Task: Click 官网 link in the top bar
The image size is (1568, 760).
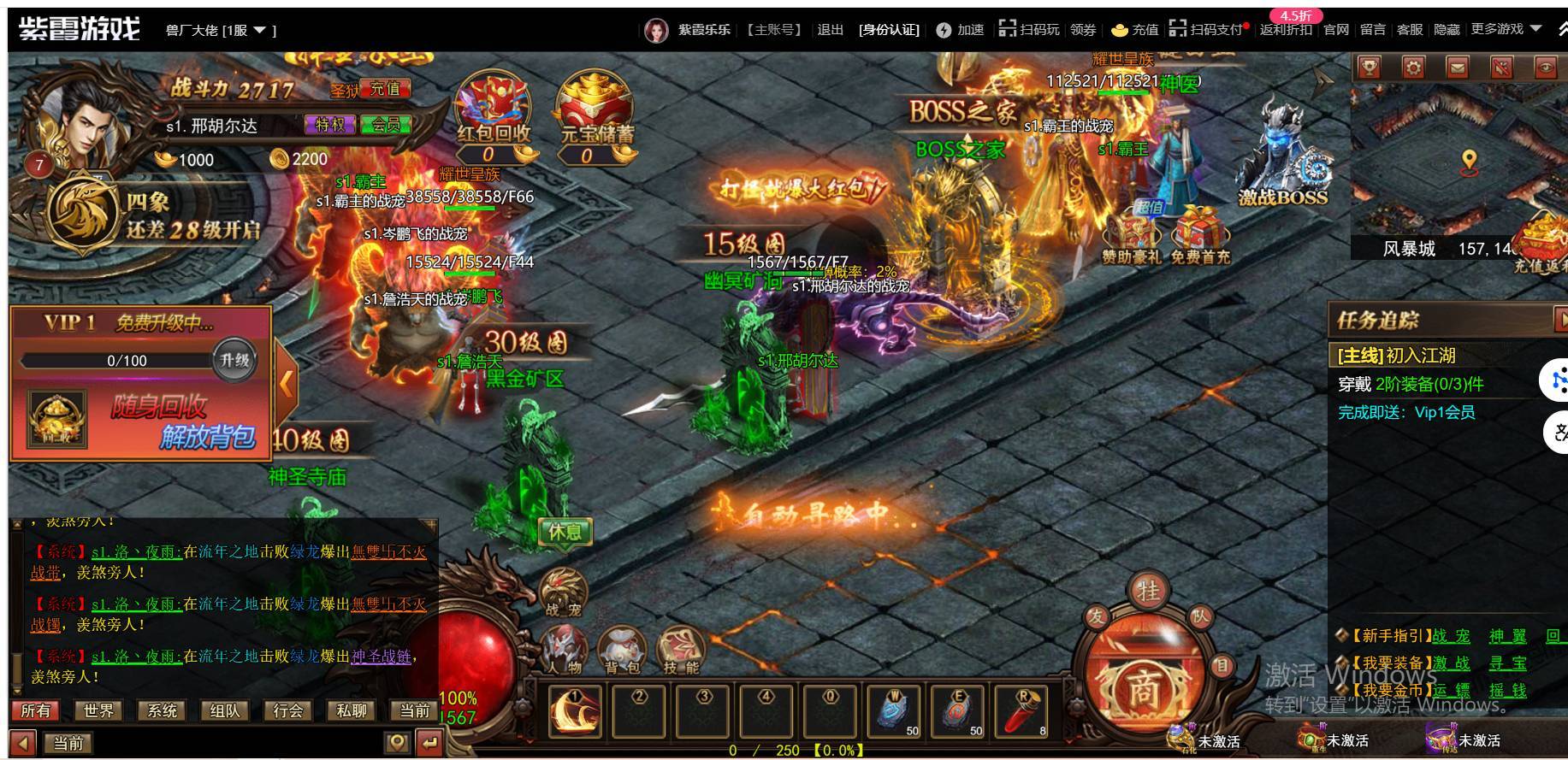Action: (1336, 30)
